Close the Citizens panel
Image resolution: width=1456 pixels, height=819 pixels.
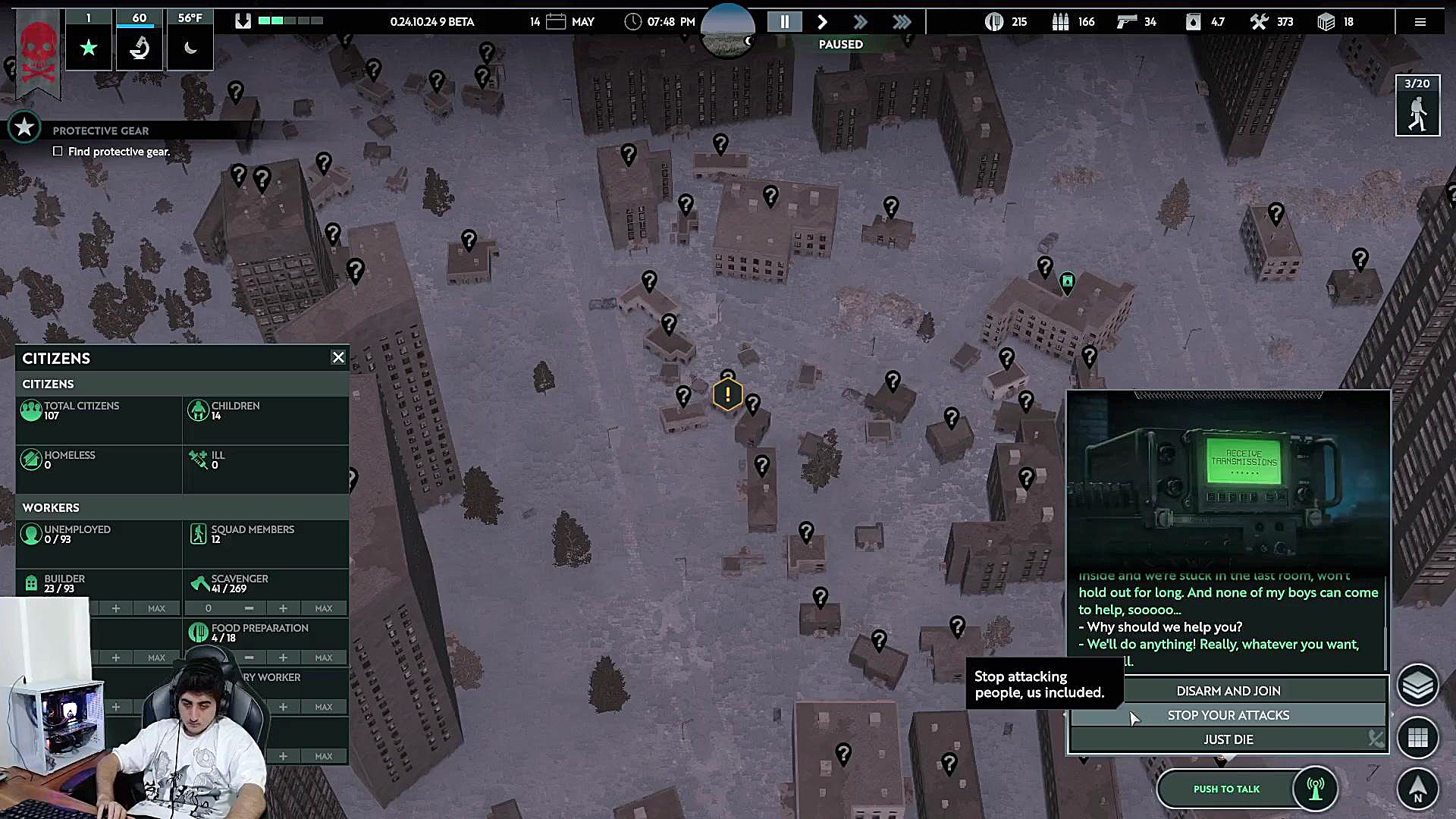[338, 357]
